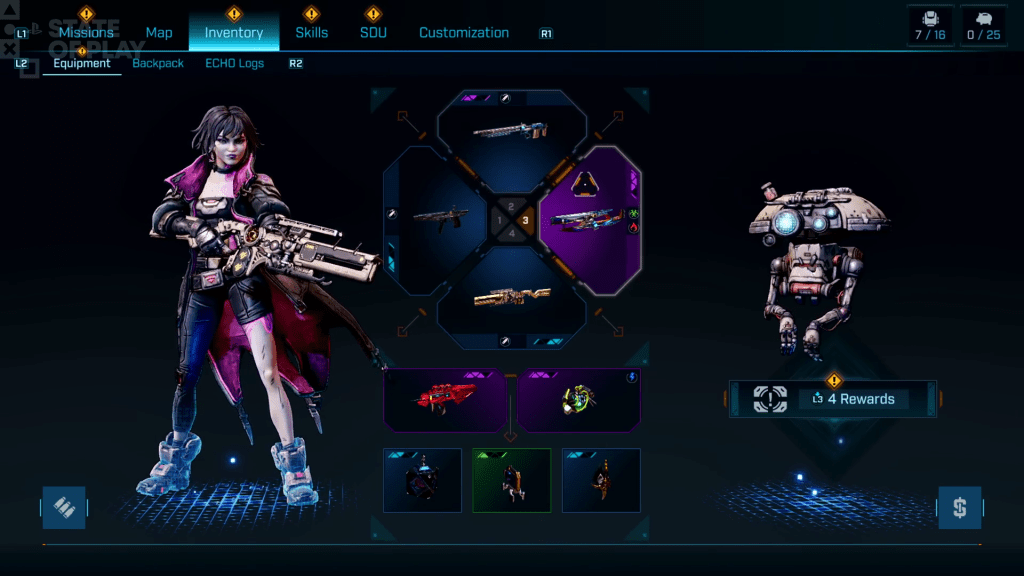Image resolution: width=1024 pixels, height=576 pixels.
Task: Switch to the Map tab
Action: pos(159,32)
